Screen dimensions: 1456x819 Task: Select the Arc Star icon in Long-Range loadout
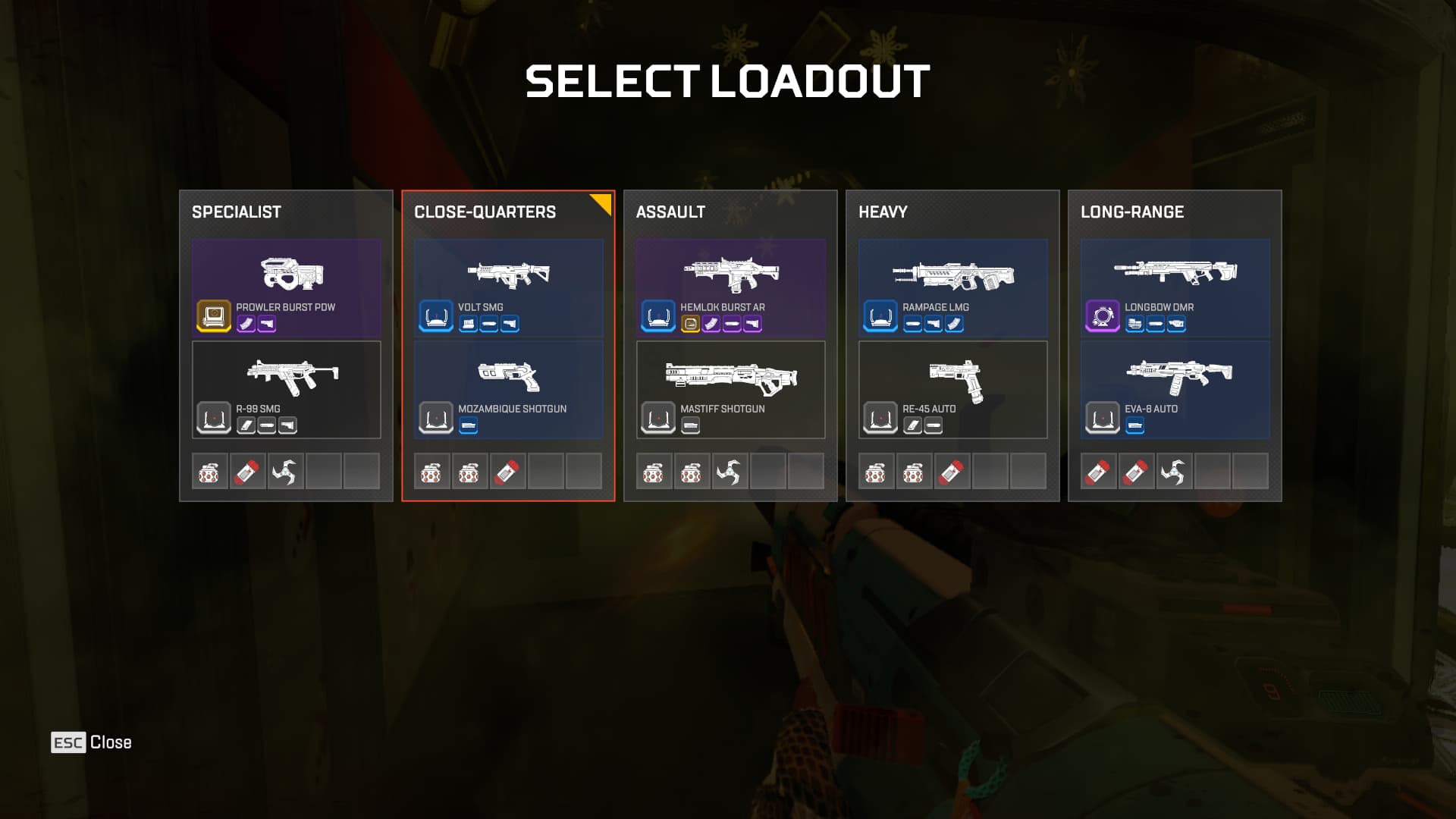pos(1175,472)
